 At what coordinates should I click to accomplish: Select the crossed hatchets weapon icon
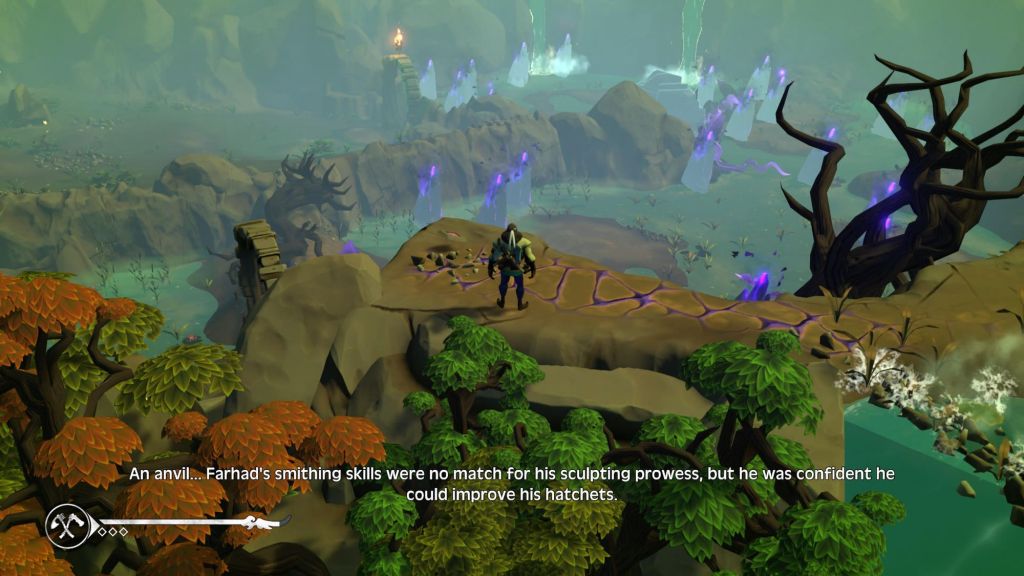(66, 525)
